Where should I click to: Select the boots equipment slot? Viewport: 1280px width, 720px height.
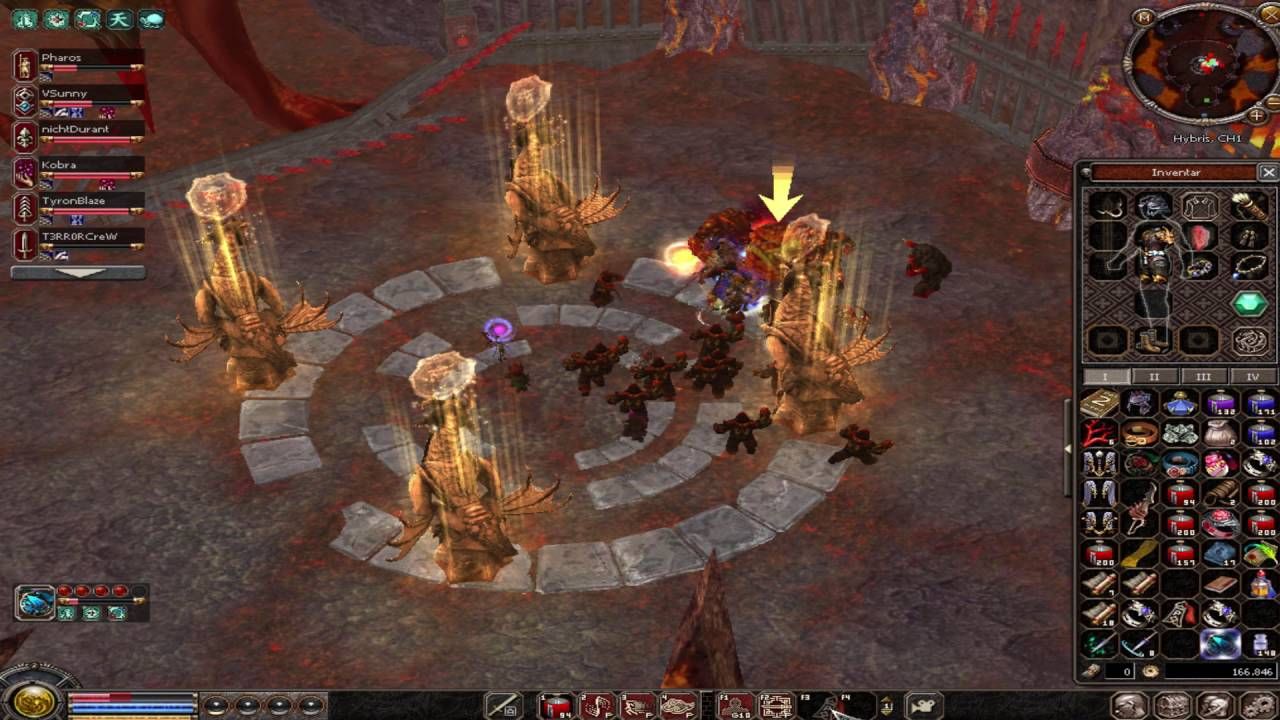(1152, 341)
